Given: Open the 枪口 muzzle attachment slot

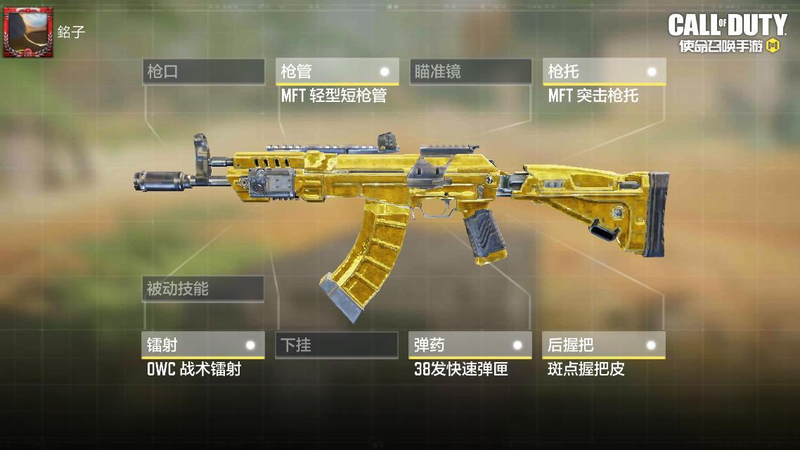Looking at the screenshot, I should click(x=203, y=72).
